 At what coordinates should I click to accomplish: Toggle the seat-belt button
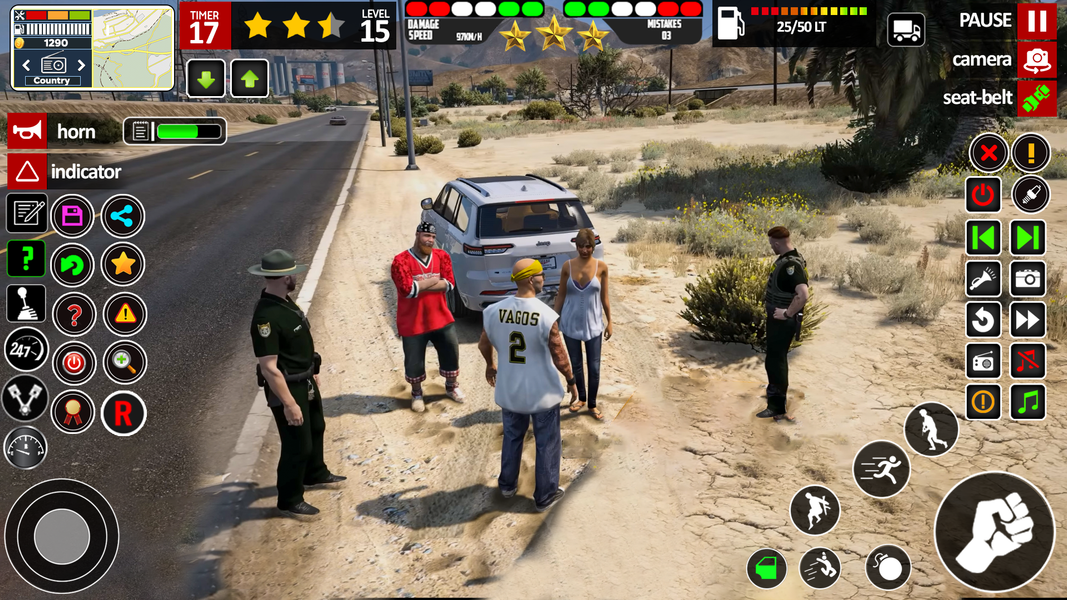1037,98
